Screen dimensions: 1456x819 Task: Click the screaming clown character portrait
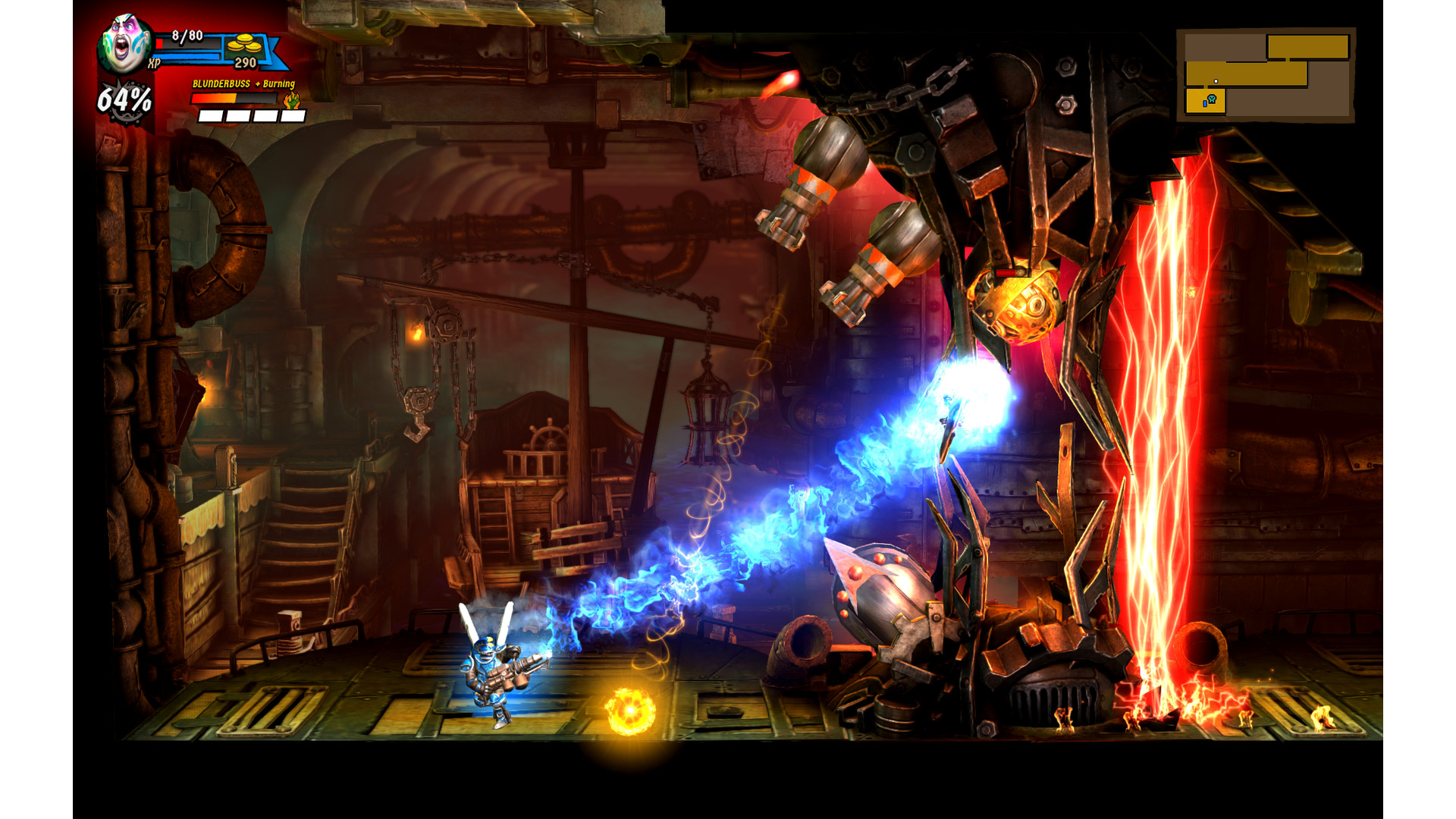(125, 43)
